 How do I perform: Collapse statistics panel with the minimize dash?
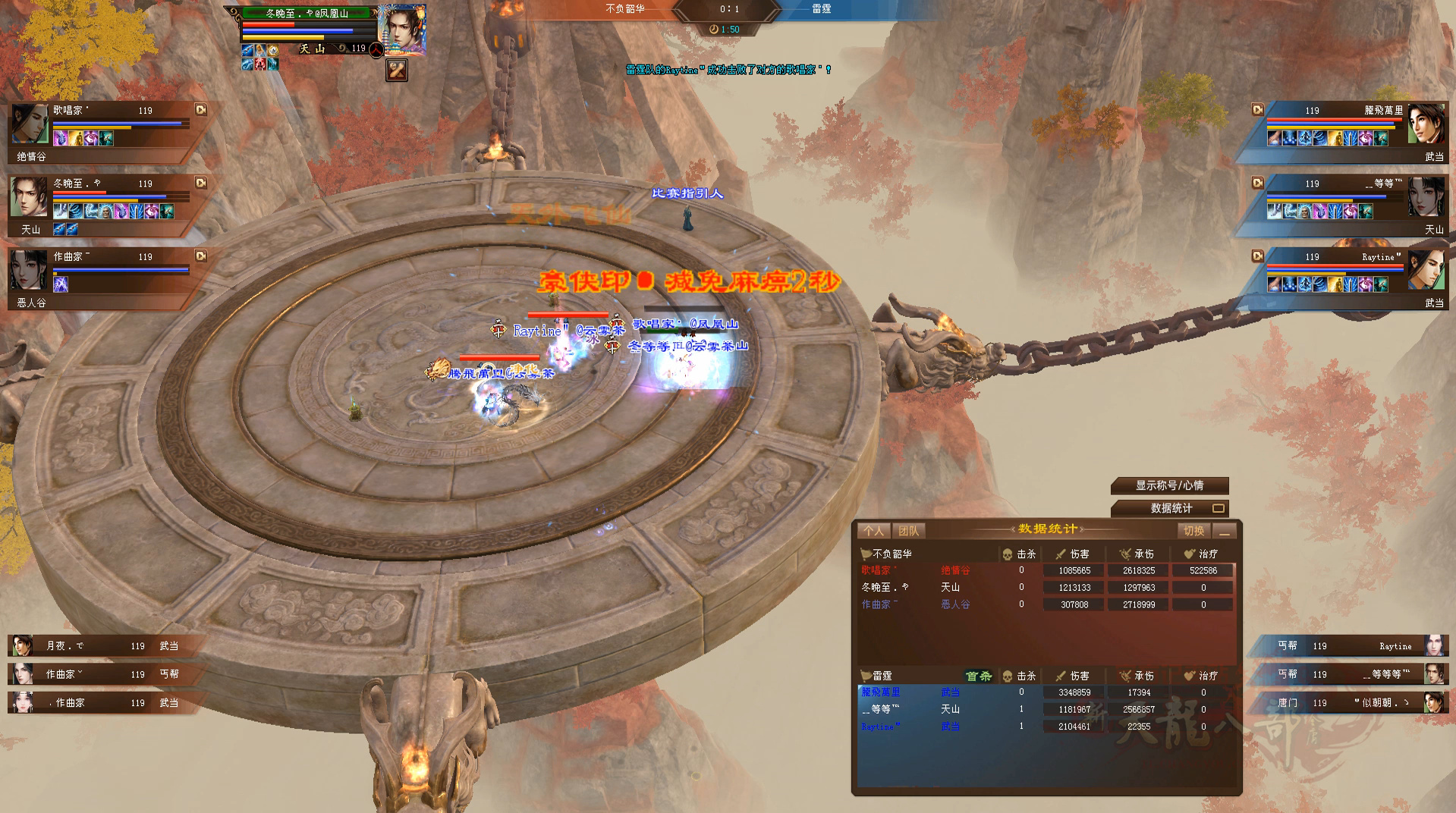(x=1226, y=533)
